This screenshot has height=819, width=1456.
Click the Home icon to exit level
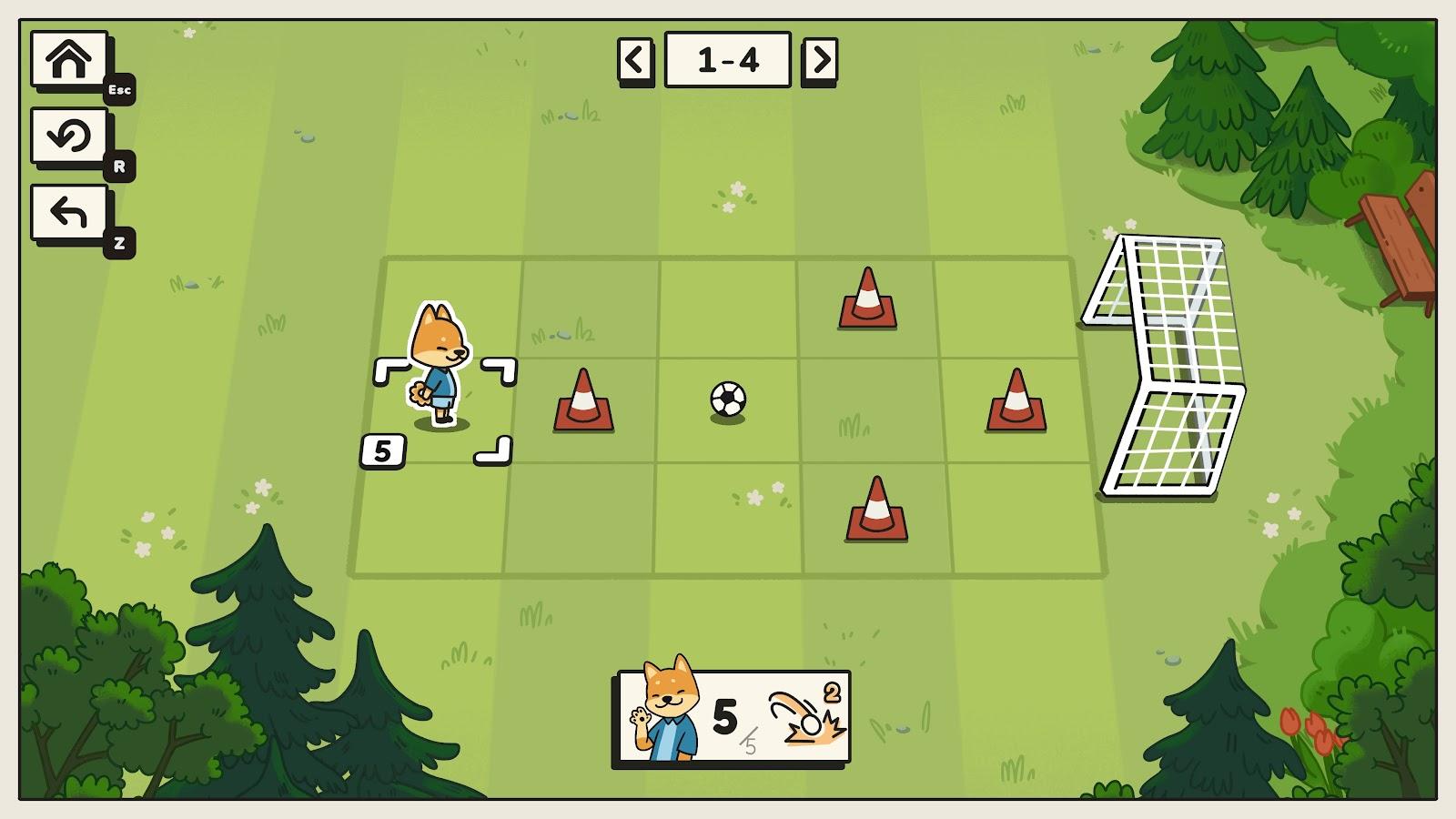coord(69,60)
